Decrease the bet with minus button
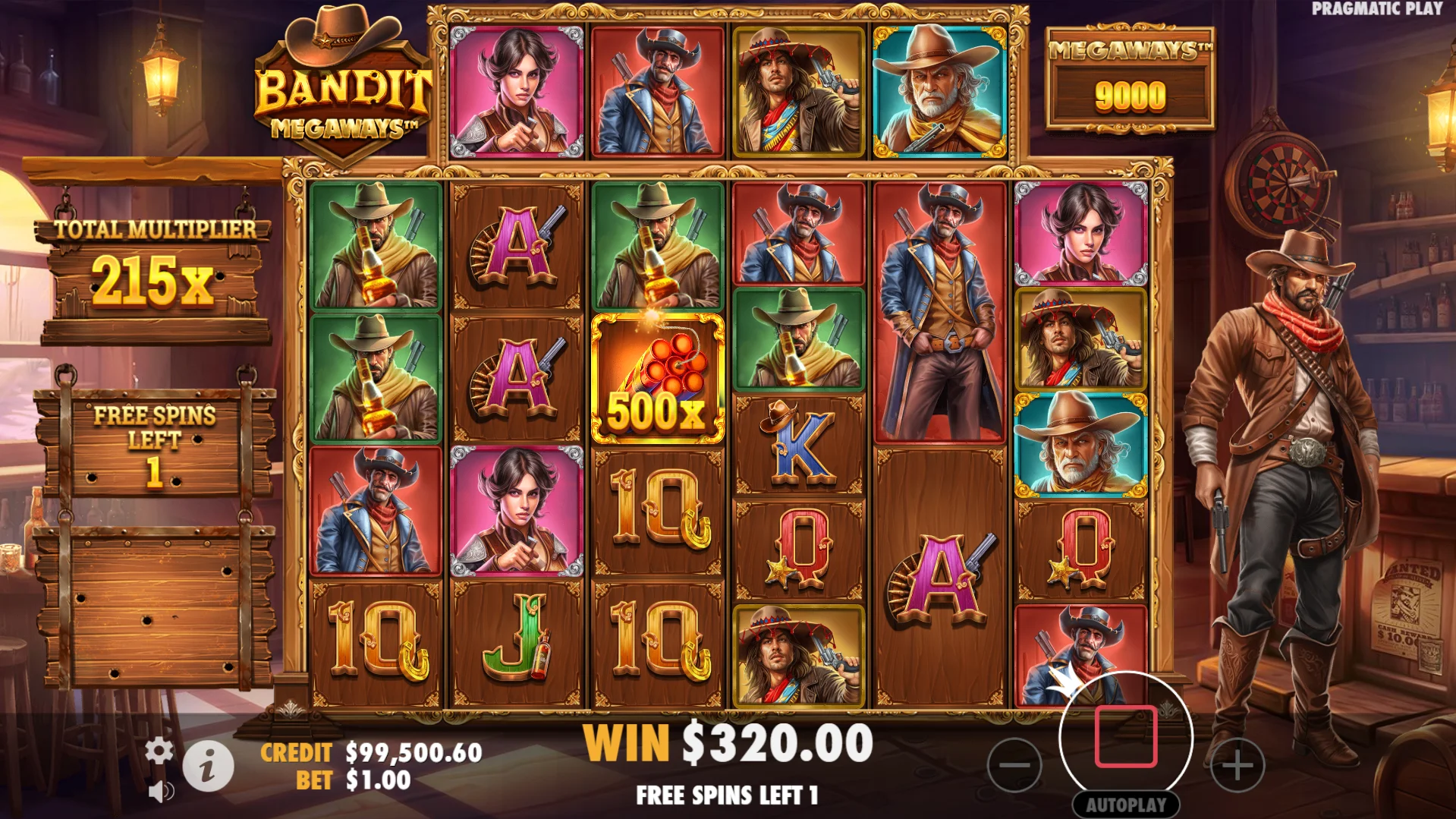The height and width of the screenshot is (819, 1456). point(1014,764)
